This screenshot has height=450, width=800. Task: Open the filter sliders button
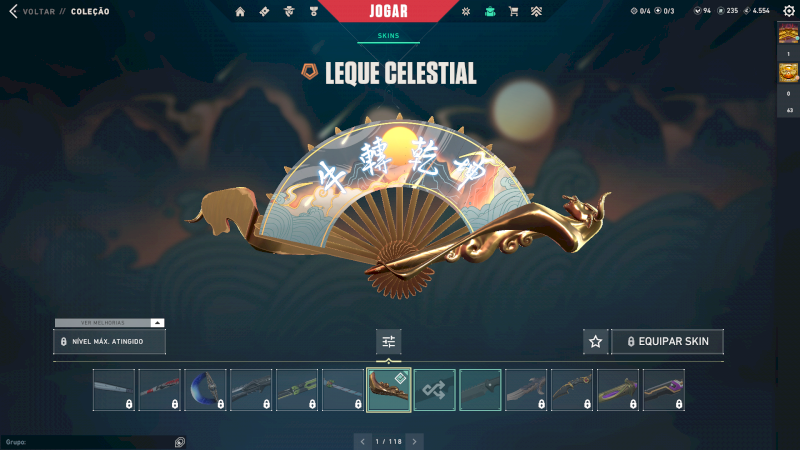tap(389, 342)
